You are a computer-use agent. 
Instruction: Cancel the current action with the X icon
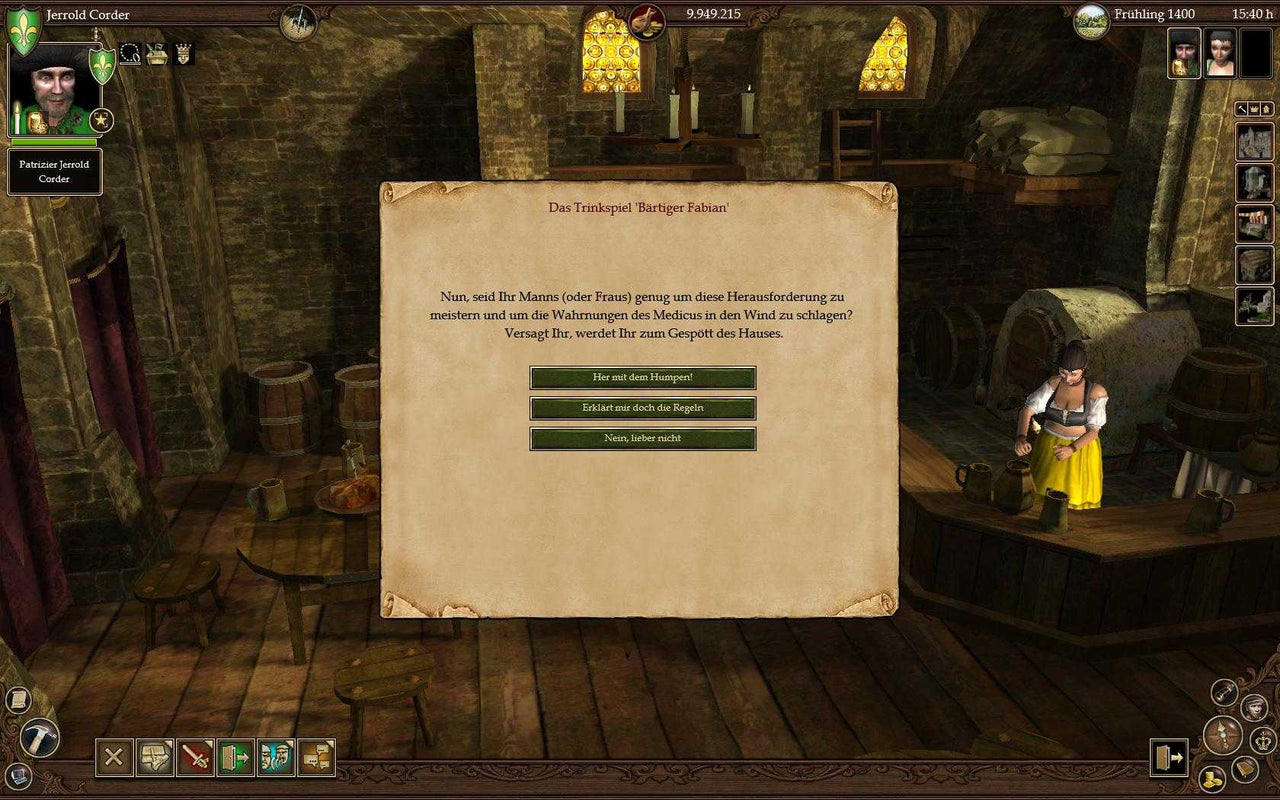114,758
